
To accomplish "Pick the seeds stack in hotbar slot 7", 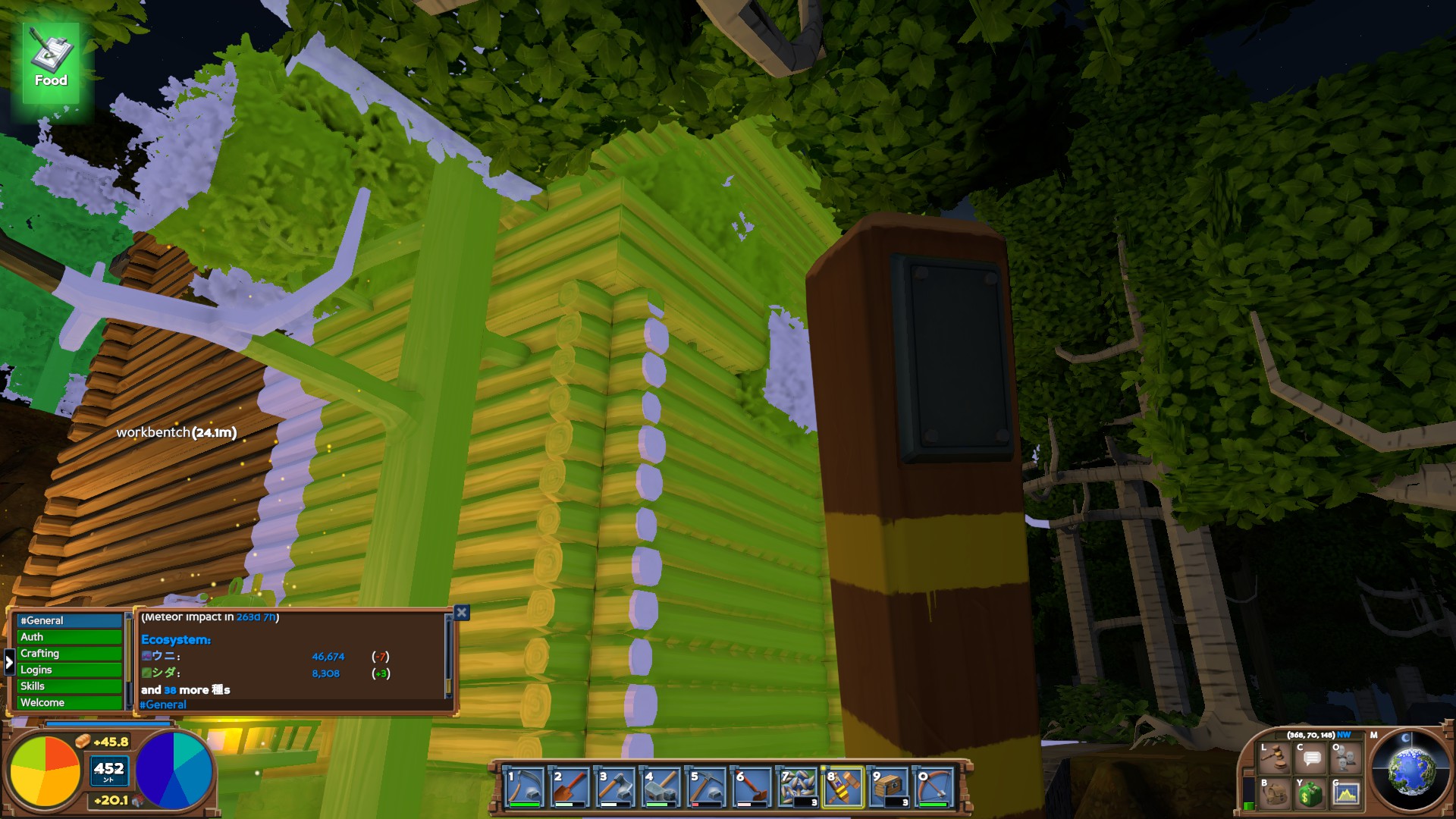I will pos(798,786).
